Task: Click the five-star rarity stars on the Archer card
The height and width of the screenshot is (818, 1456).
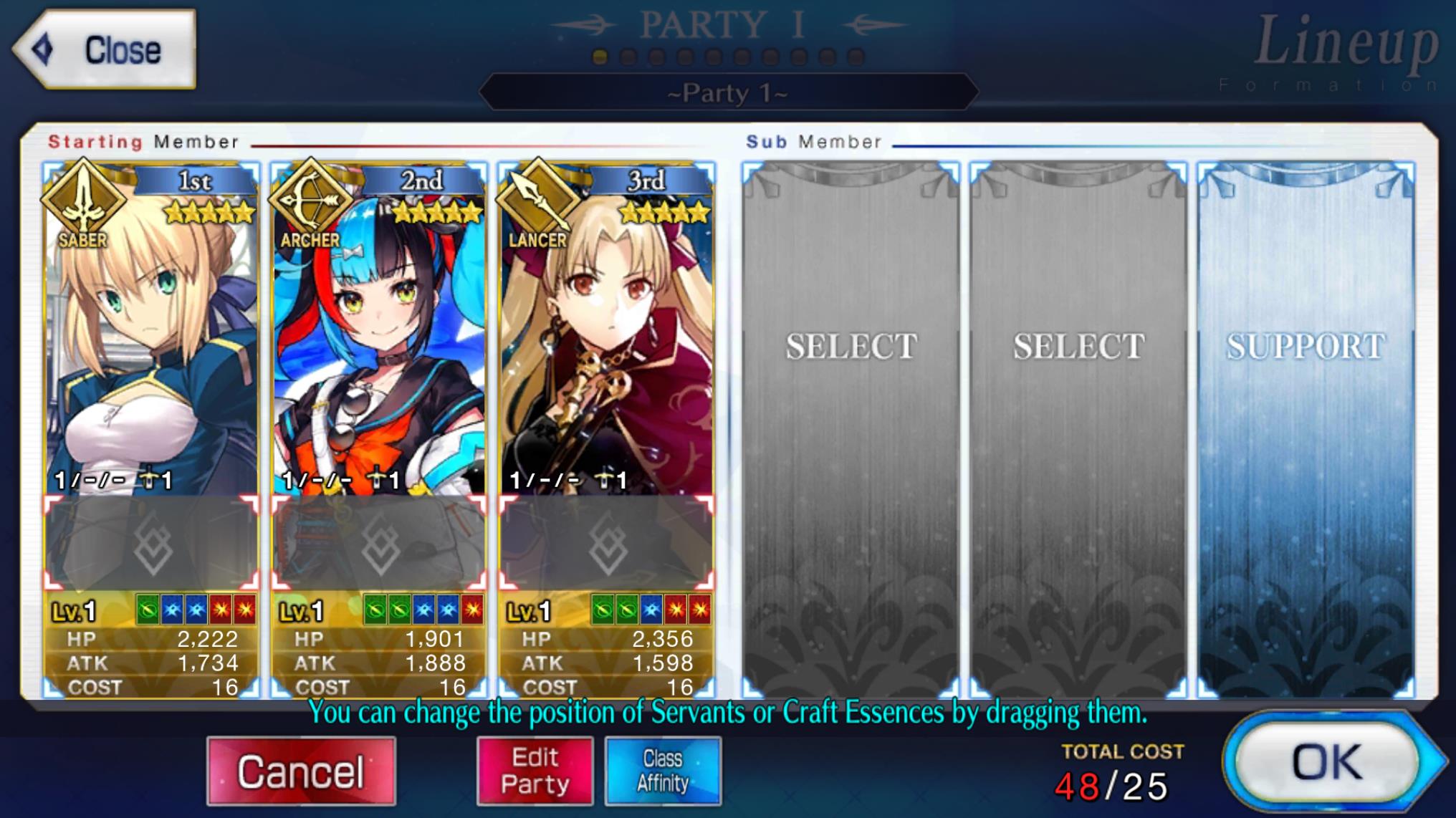Action: (436, 212)
